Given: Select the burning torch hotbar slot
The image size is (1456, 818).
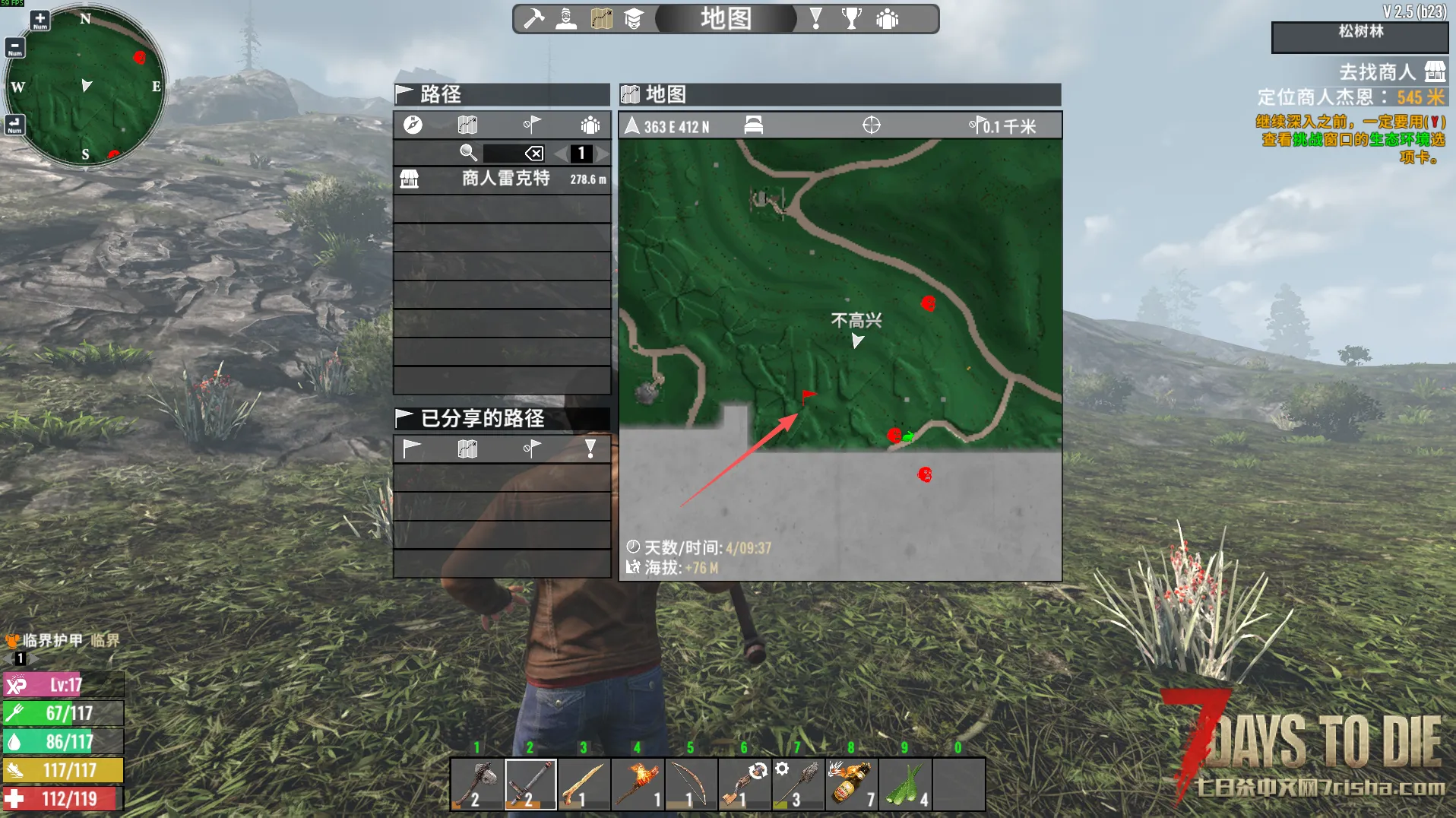Looking at the screenshot, I should (638, 784).
